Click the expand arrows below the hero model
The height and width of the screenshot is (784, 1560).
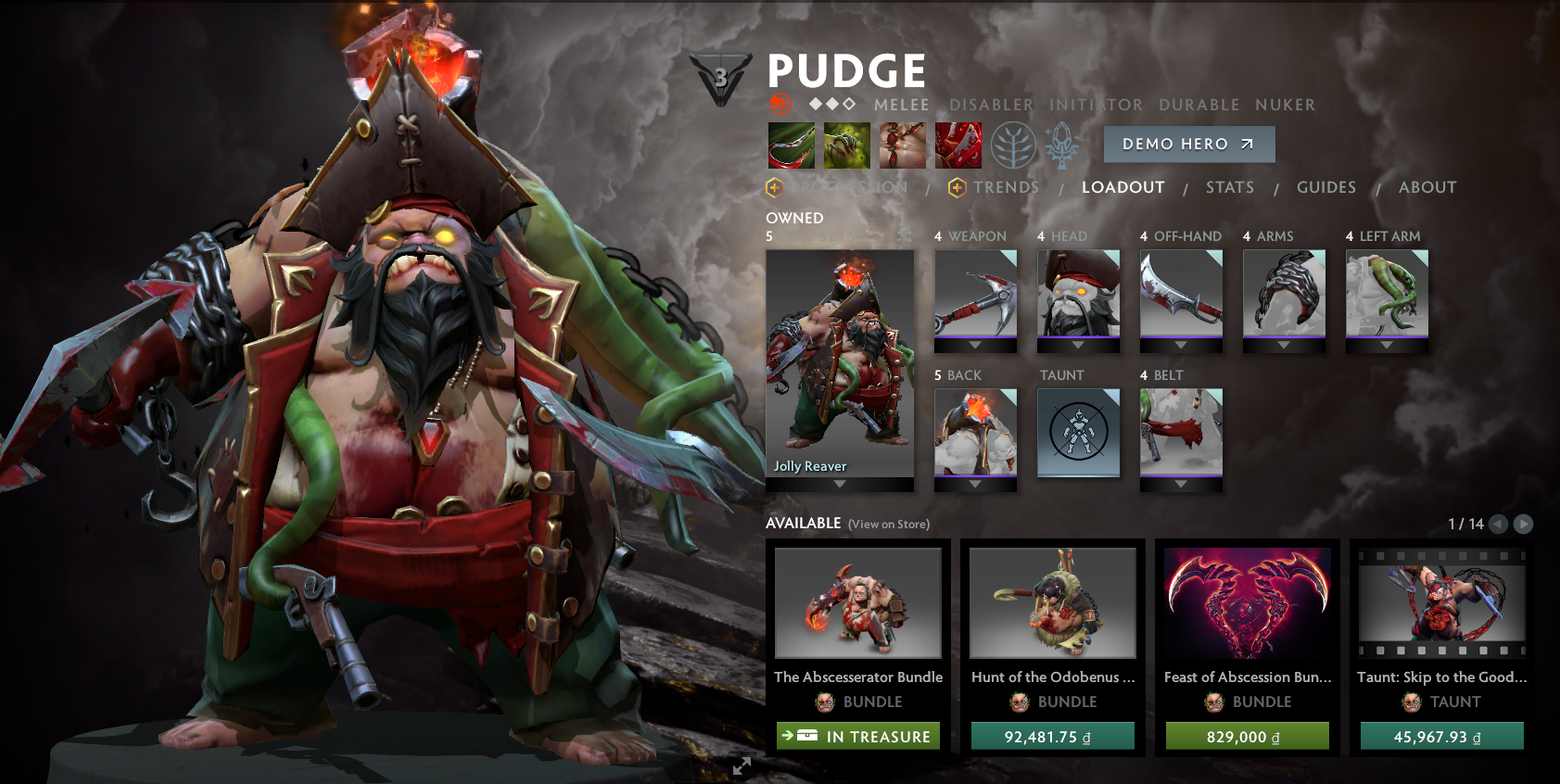pyautogui.click(x=741, y=766)
